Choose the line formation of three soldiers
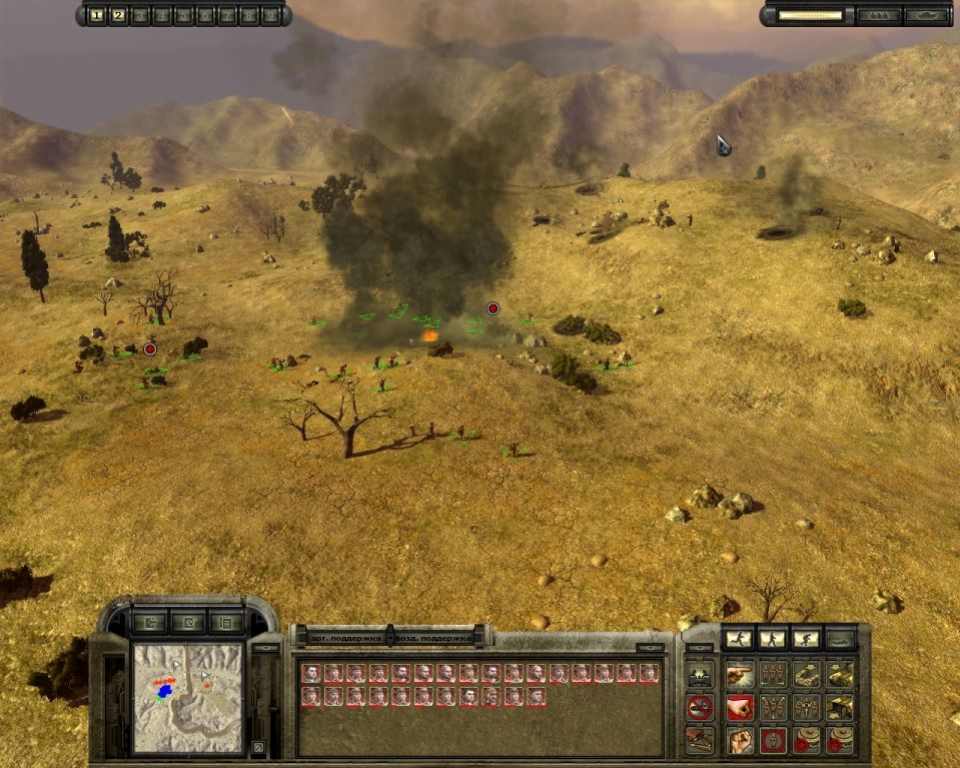The image size is (960, 768). [x=772, y=674]
